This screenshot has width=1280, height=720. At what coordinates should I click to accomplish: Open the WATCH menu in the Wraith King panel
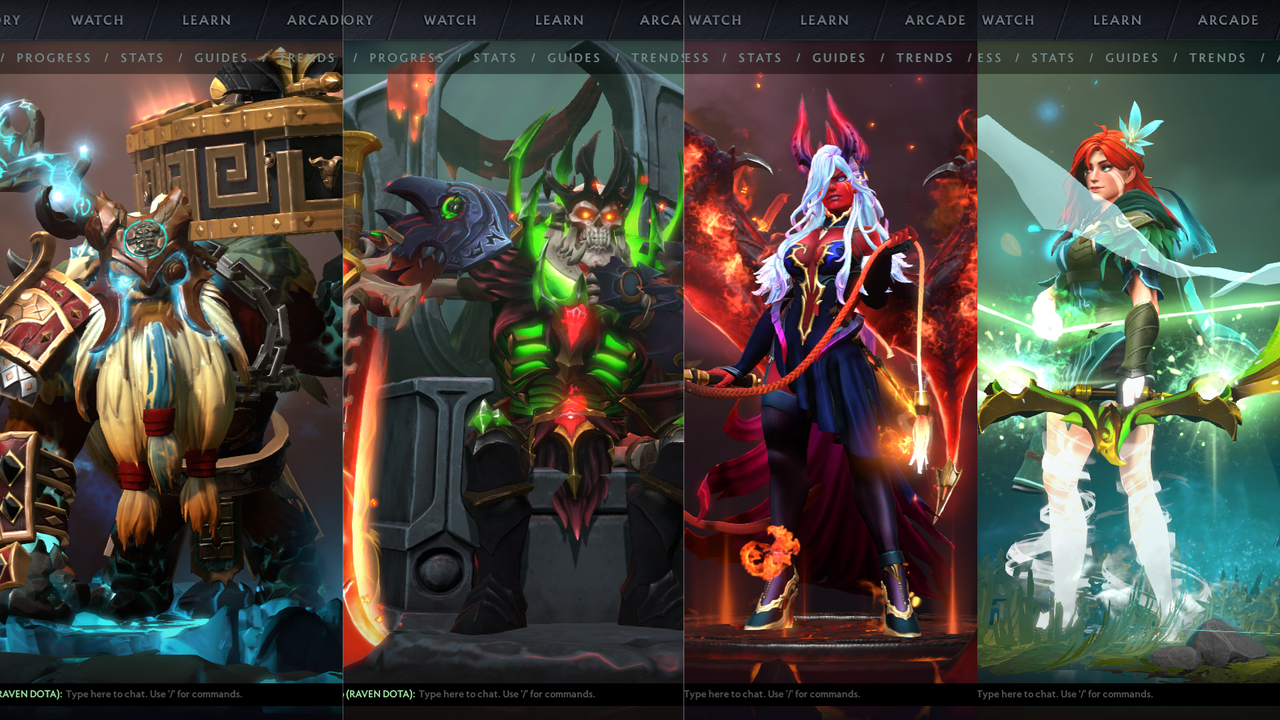point(449,20)
